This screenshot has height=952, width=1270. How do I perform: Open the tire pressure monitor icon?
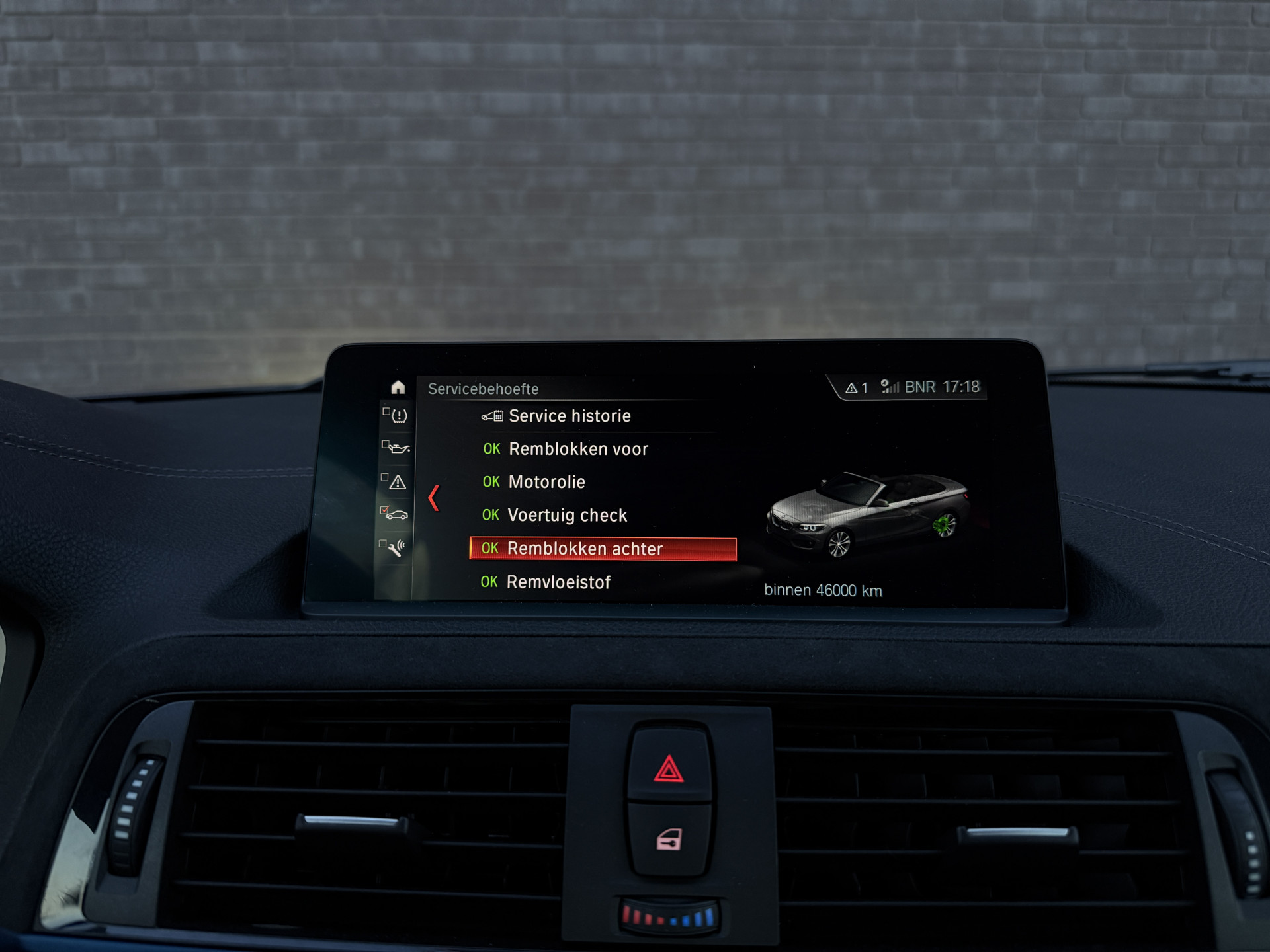tap(398, 416)
